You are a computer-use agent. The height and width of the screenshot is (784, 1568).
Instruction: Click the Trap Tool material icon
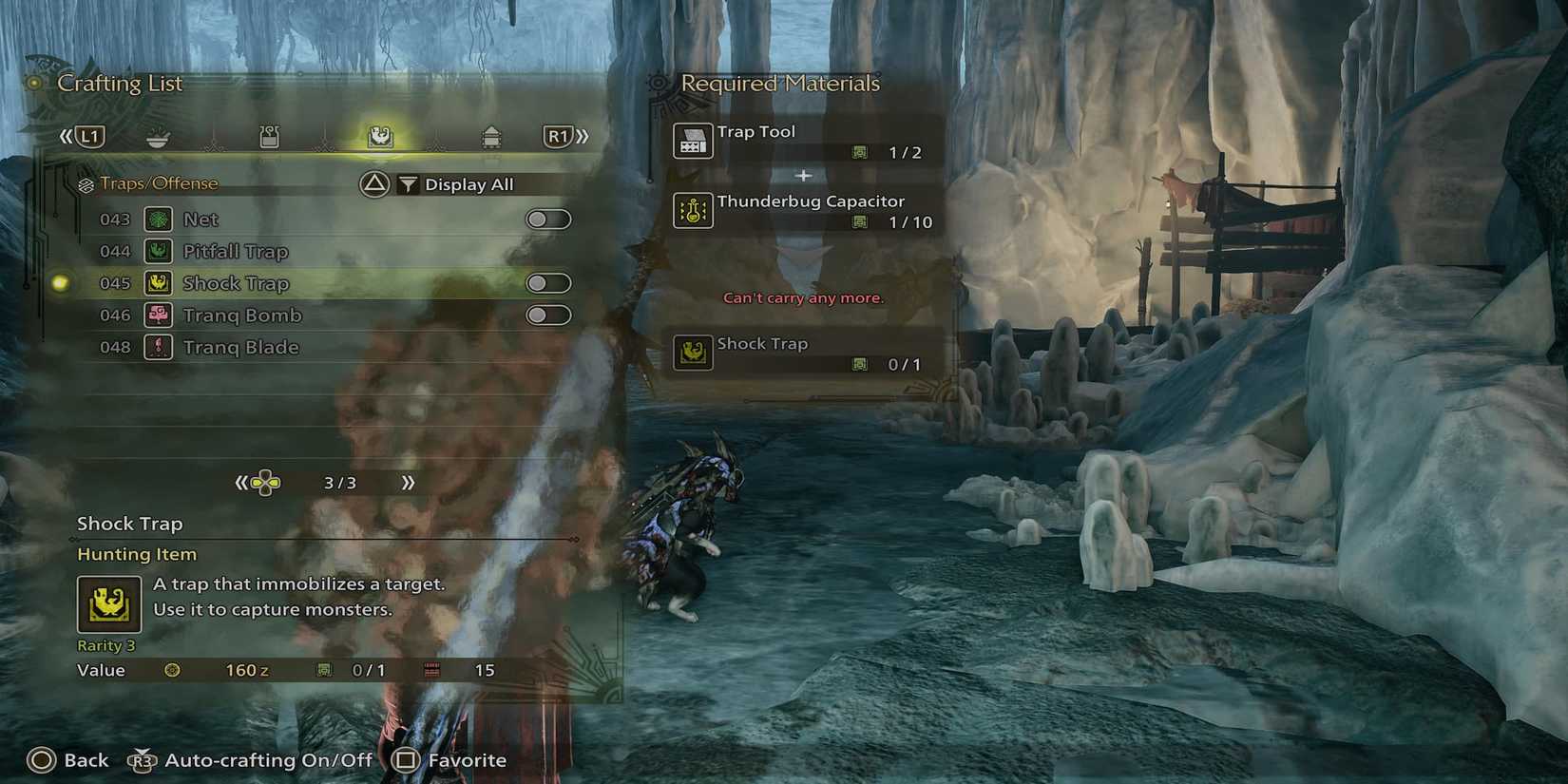coord(693,140)
